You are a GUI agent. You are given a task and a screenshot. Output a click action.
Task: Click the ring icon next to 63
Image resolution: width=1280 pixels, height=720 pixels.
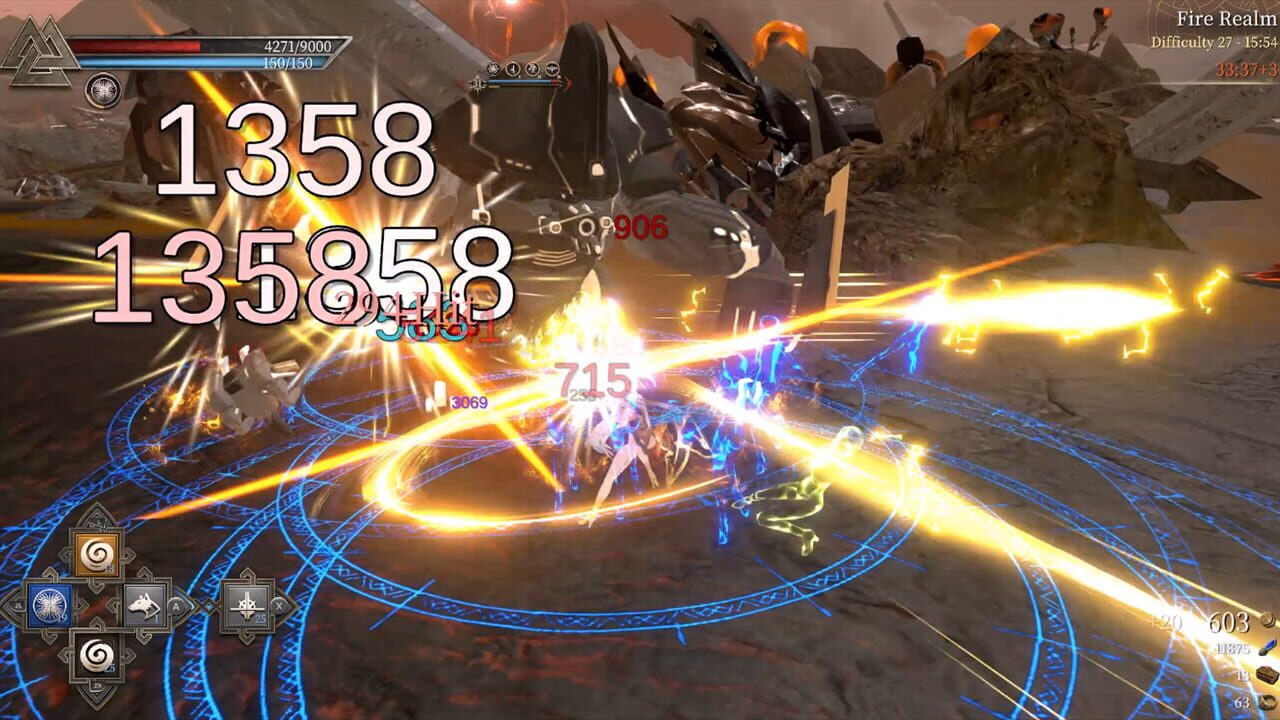coord(1267,702)
